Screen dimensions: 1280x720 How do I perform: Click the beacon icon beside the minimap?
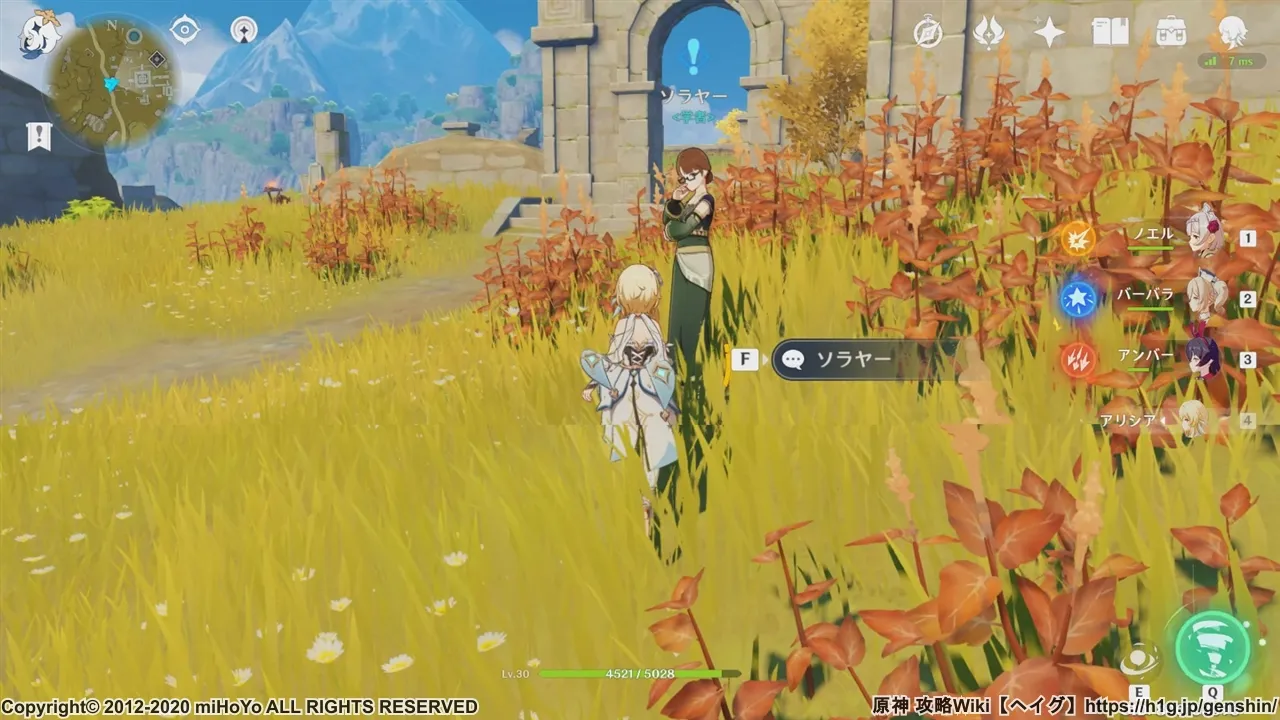[244, 30]
